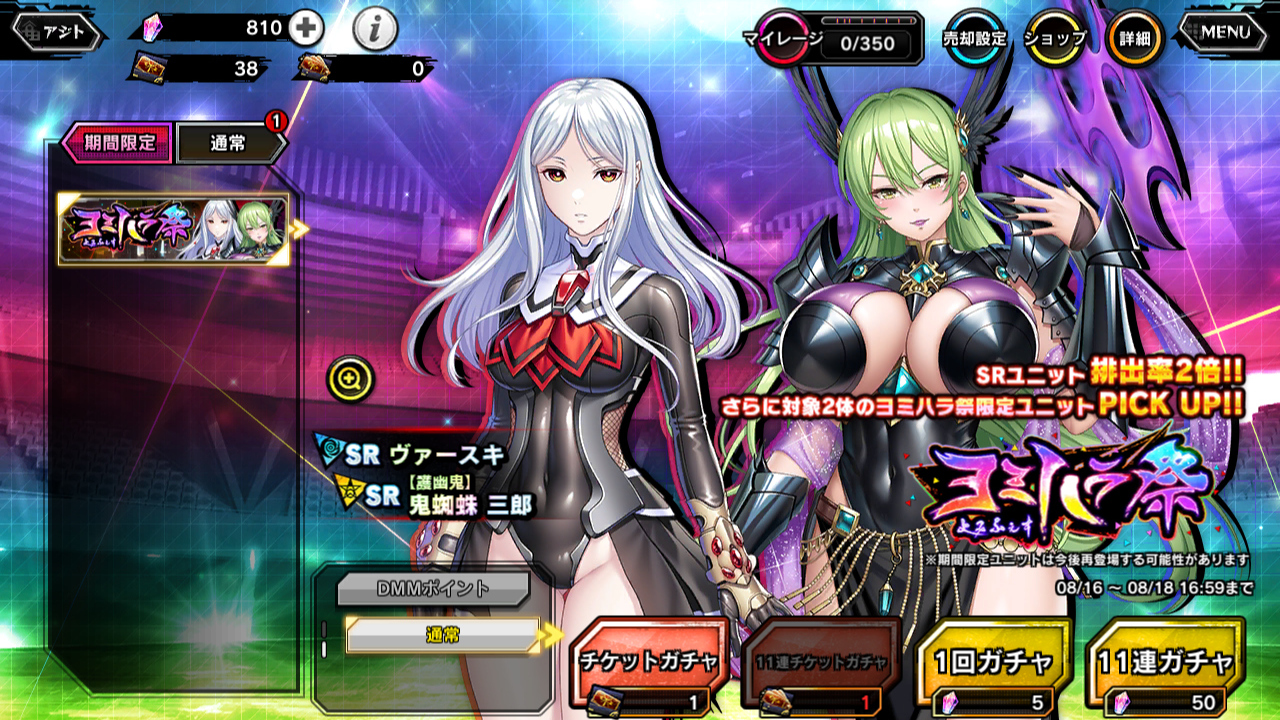View the 詳細 gacha details
Screen dimensions: 1280x720
(1134, 39)
